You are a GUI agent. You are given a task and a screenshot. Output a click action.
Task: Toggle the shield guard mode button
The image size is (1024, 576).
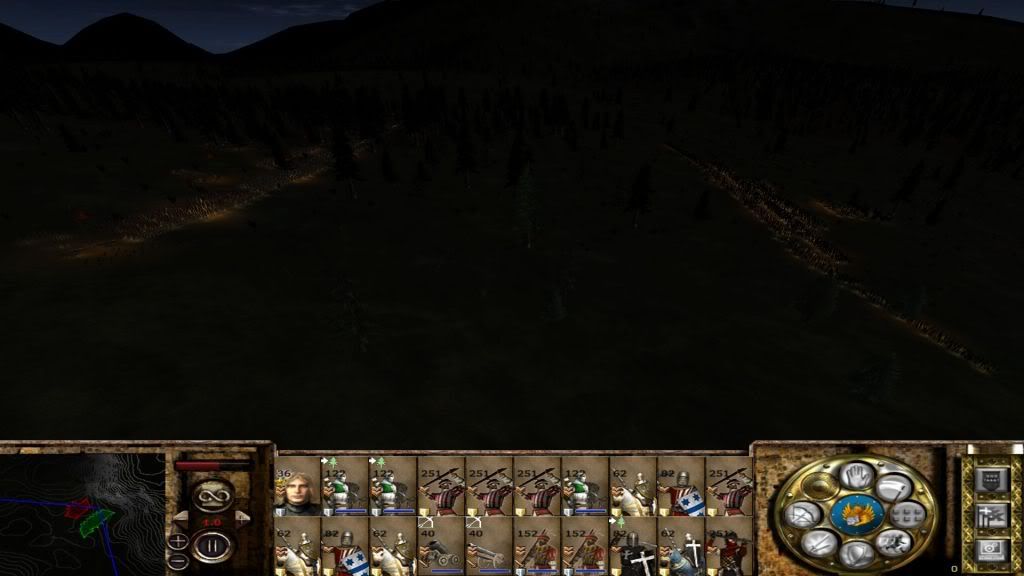[x=856, y=552]
